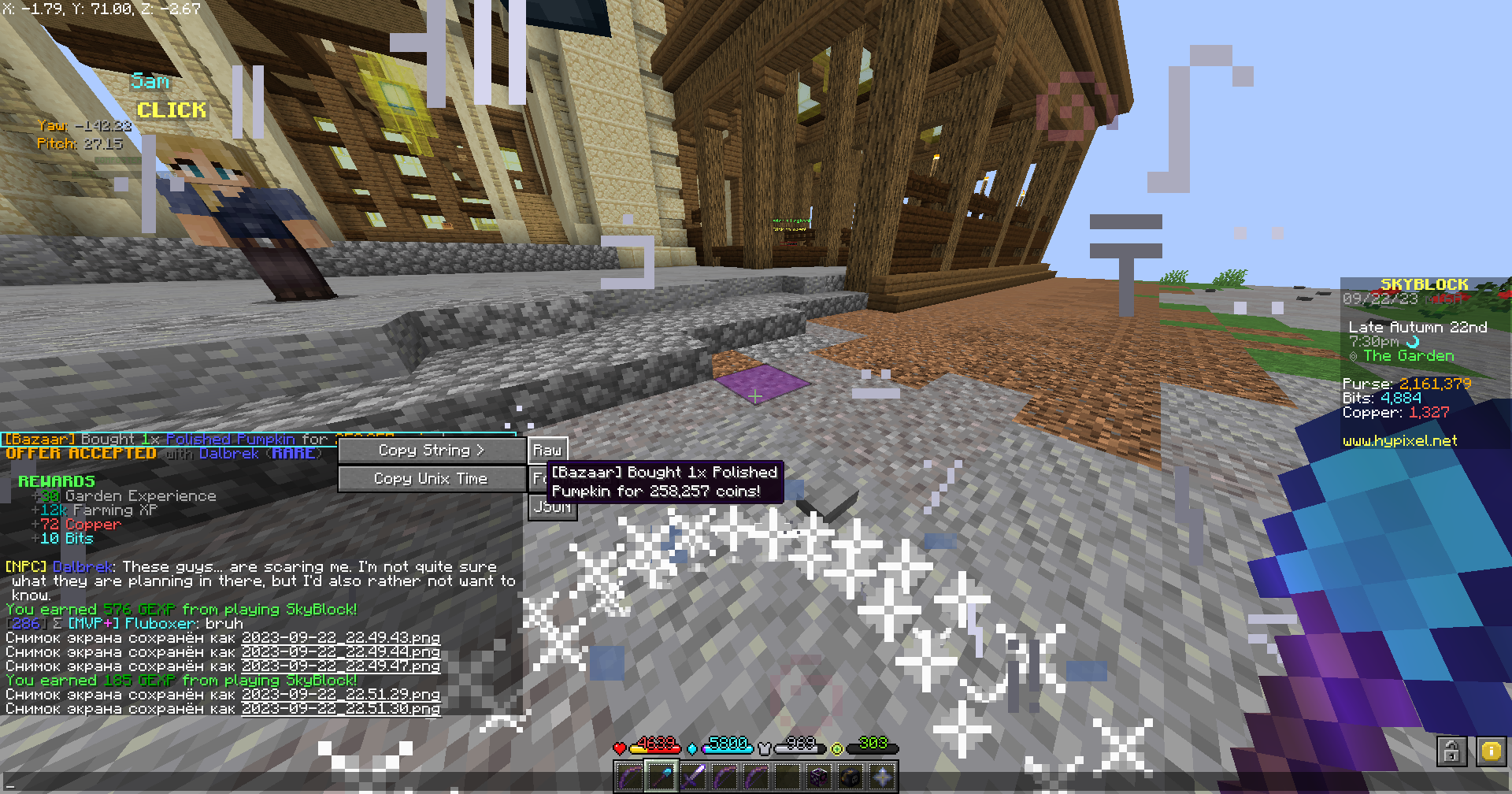Click the purple dye cube item in the hotbar

819,777
